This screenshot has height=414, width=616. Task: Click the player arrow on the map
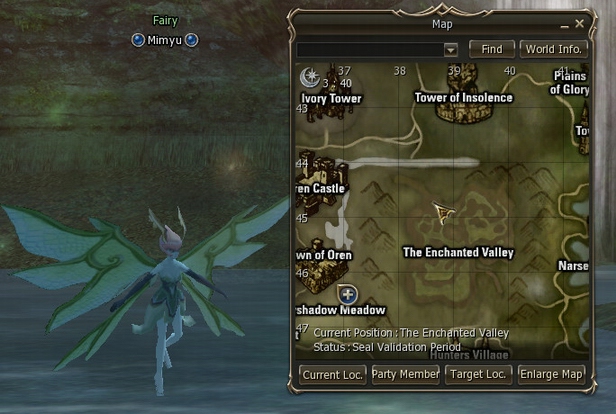[442, 212]
